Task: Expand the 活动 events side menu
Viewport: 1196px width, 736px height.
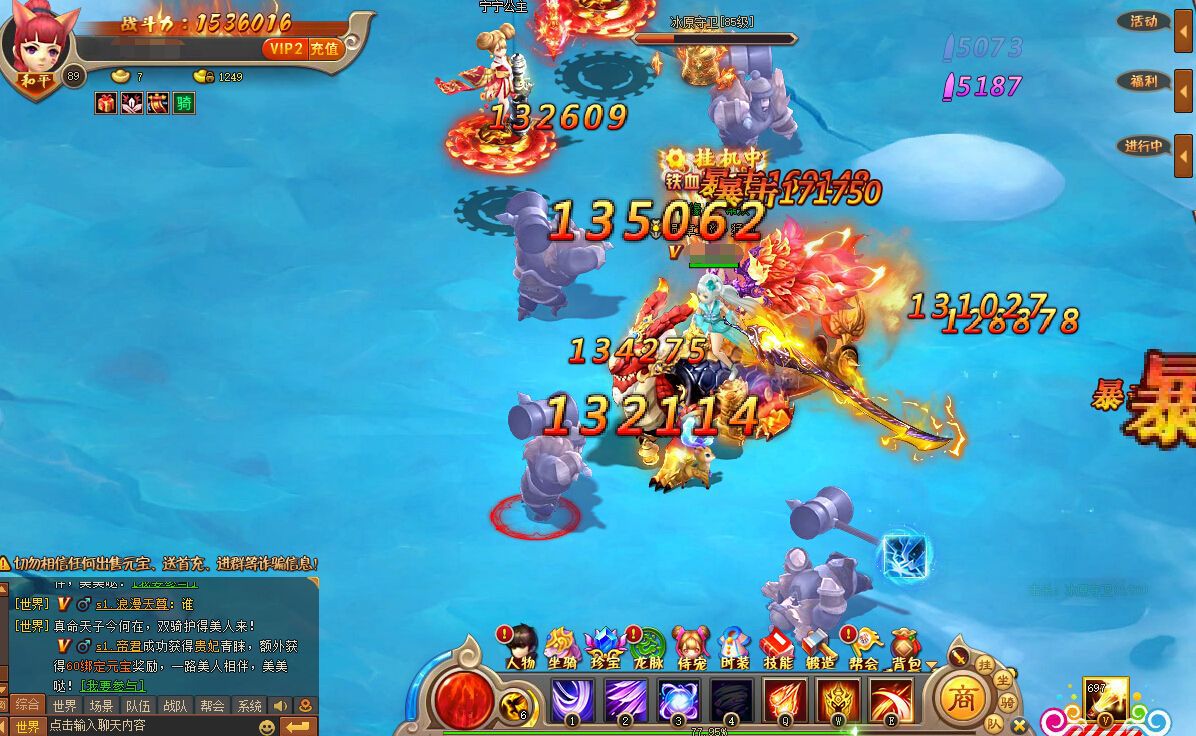Action: [1144, 21]
